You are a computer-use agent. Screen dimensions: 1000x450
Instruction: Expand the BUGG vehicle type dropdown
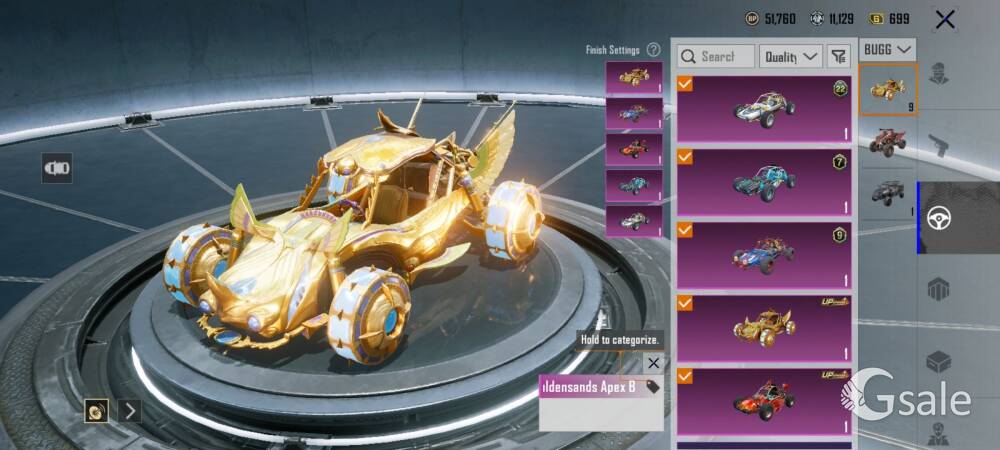[888, 49]
